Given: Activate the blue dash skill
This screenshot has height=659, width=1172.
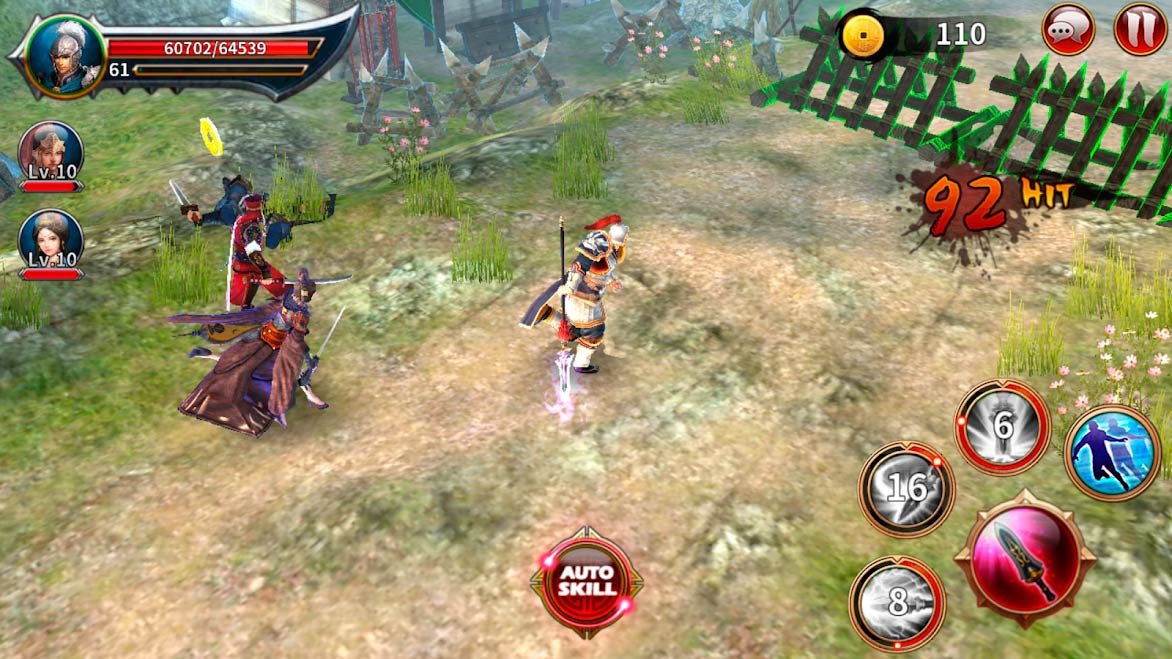Looking at the screenshot, I should [x=1112, y=453].
